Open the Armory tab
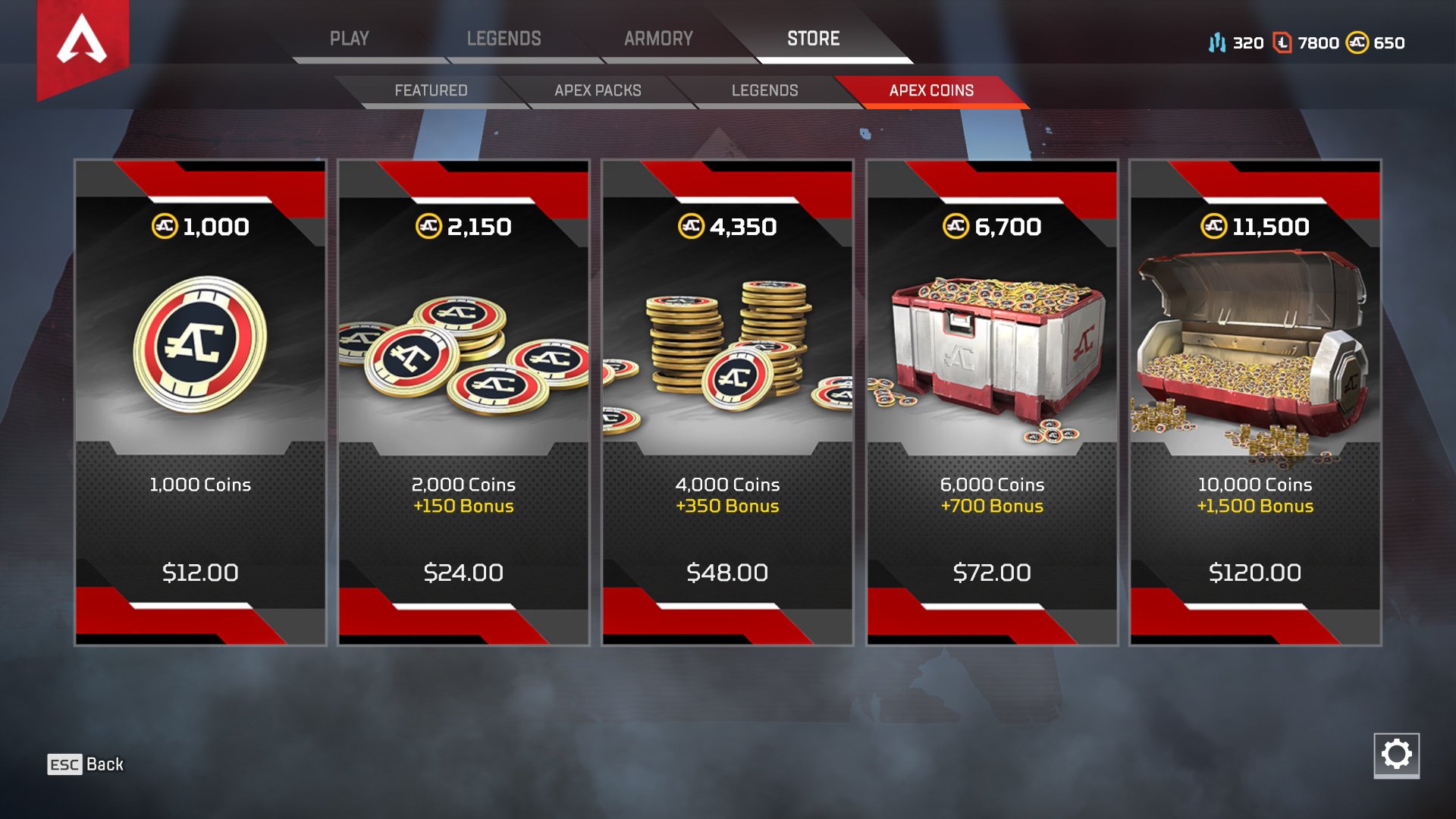Image resolution: width=1456 pixels, height=819 pixels. pos(659,38)
